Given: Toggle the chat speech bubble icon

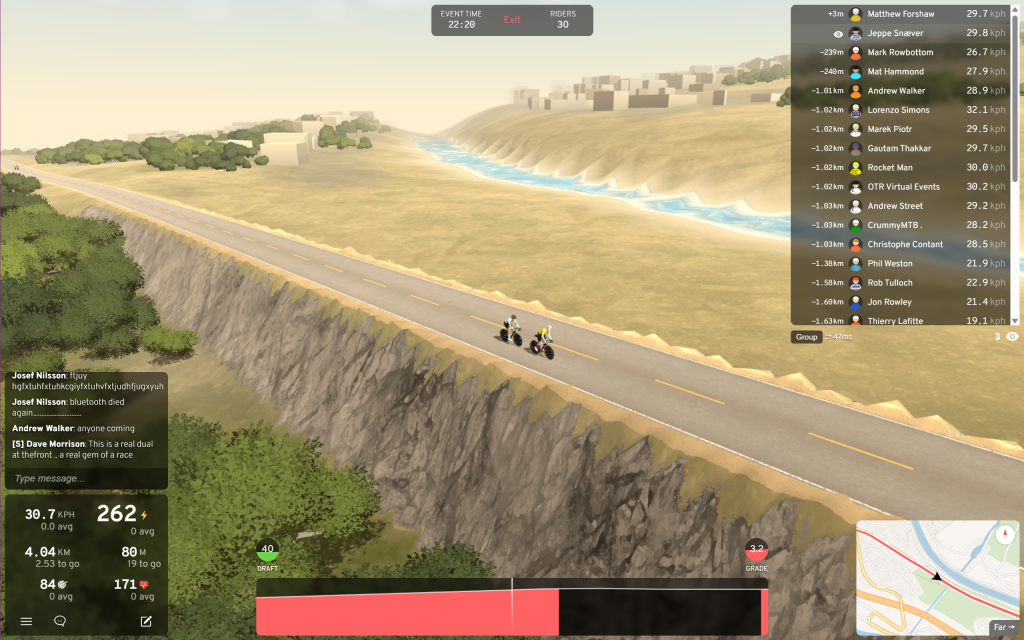Looking at the screenshot, I should pyautogui.click(x=60, y=621).
